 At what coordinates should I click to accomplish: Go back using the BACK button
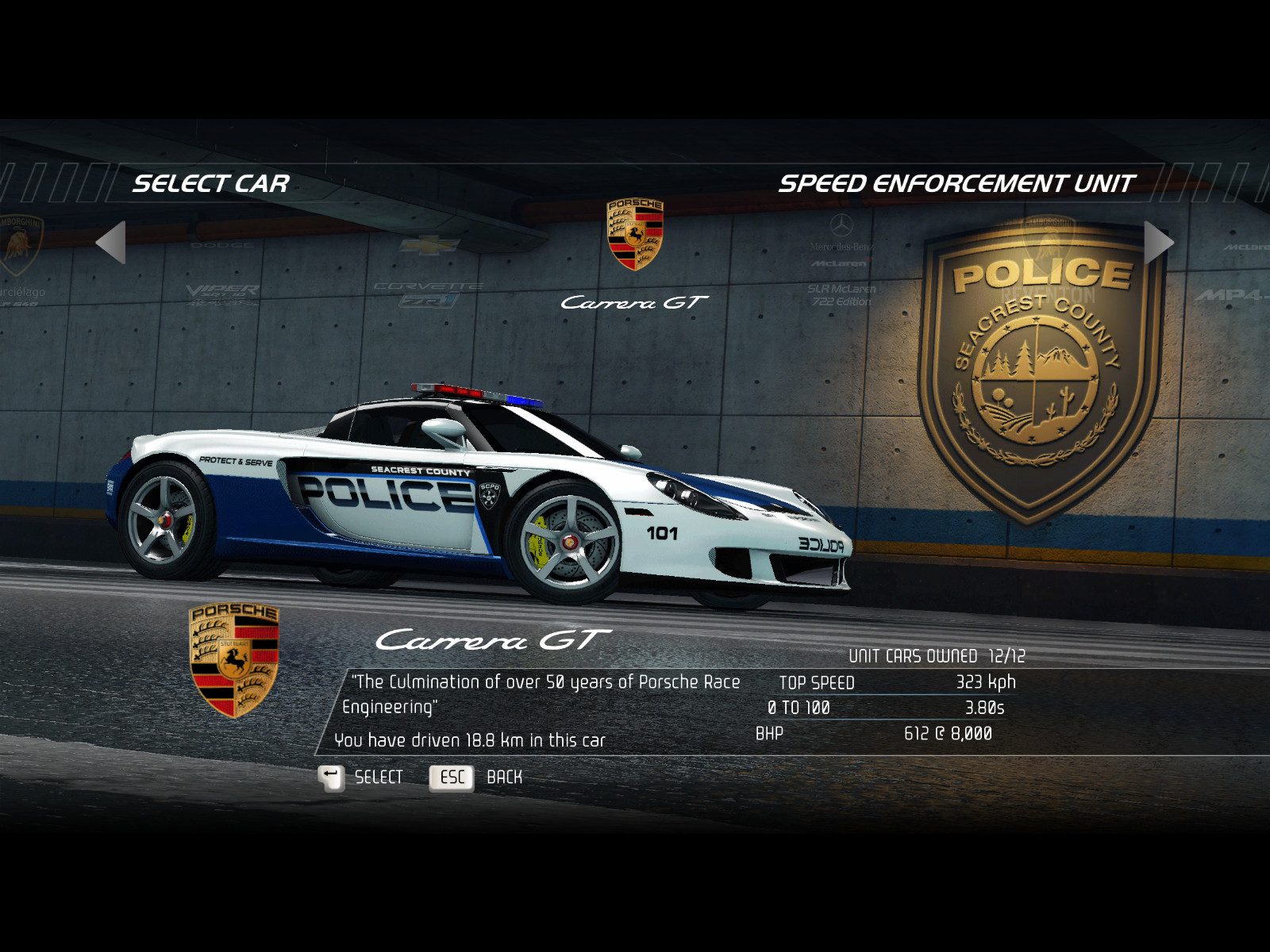[x=476, y=777]
